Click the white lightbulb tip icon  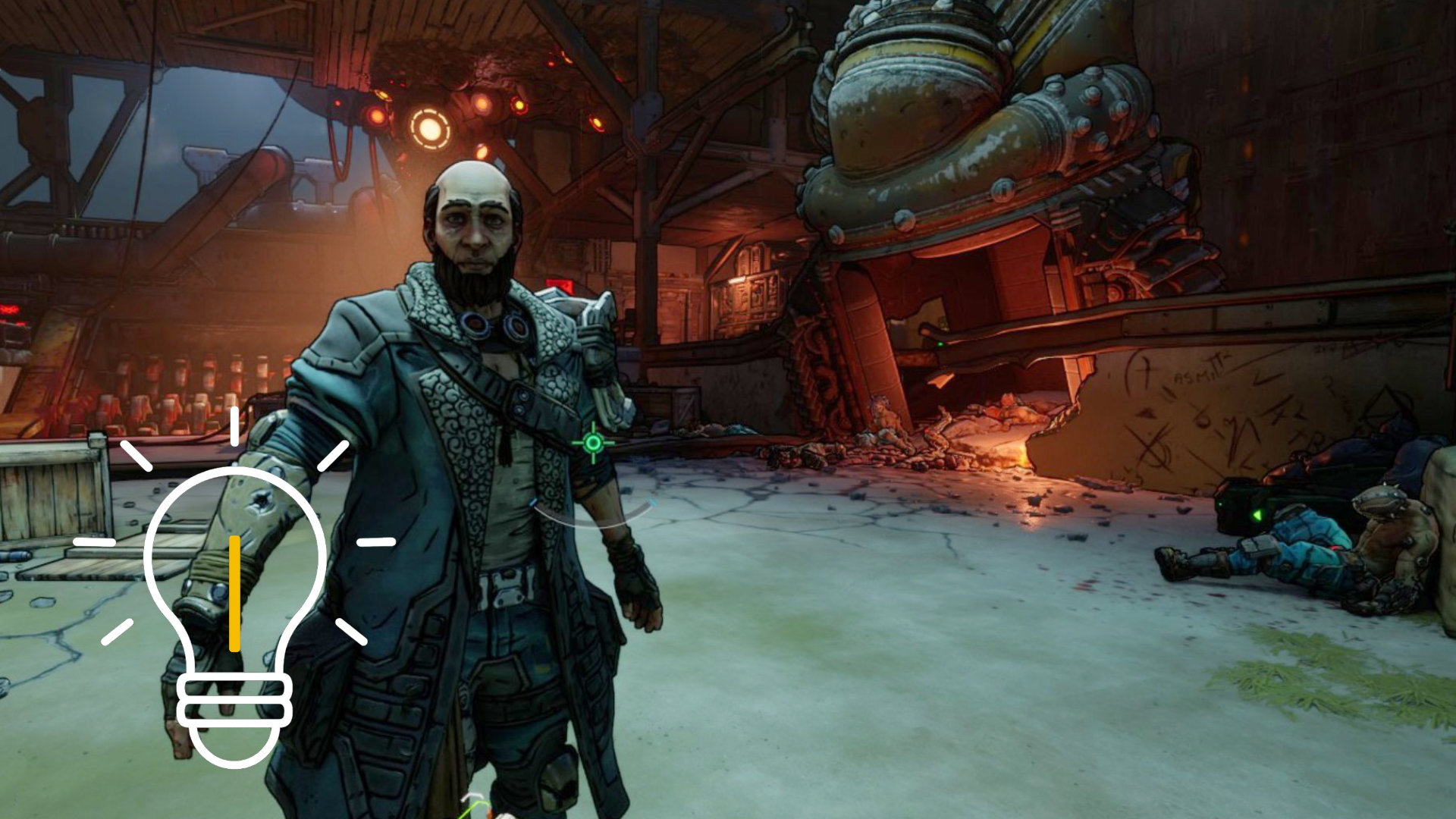pyautogui.click(x=234, y=599)
